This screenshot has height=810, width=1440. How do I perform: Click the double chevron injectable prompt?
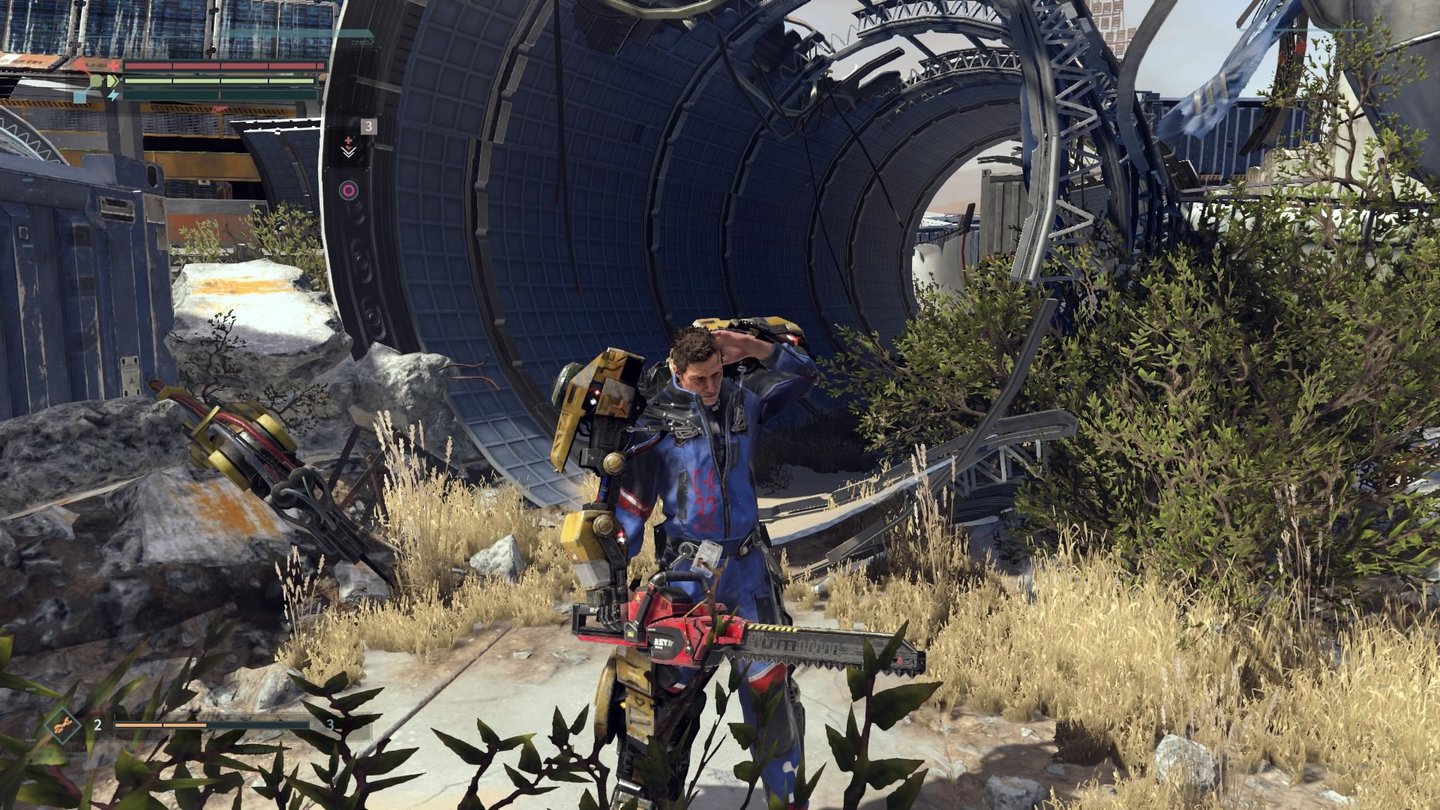[x=349, y=151]
